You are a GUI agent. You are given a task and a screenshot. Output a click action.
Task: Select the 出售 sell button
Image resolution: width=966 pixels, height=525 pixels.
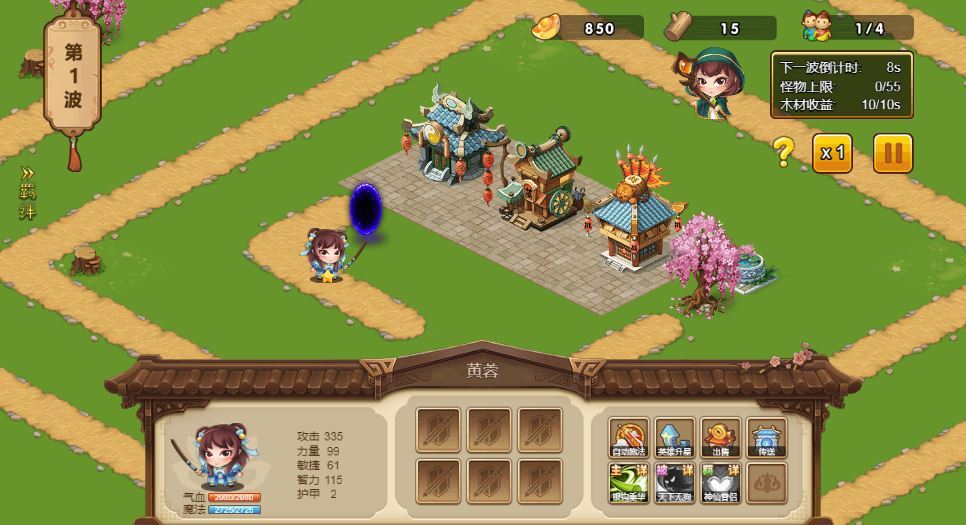point(720,438)
